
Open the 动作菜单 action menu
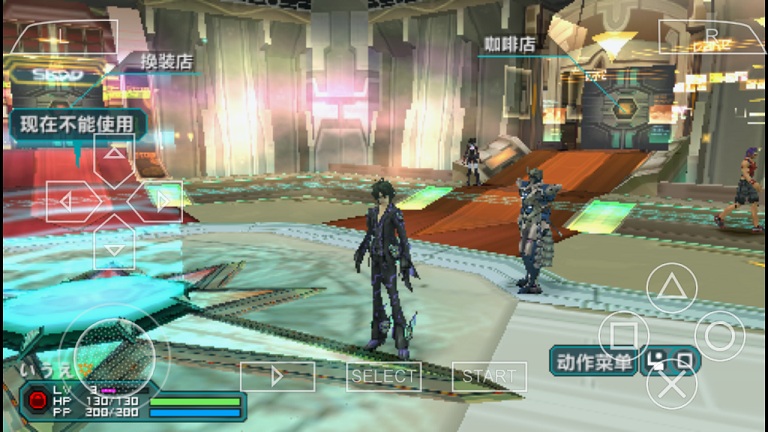tap(593, 360)
